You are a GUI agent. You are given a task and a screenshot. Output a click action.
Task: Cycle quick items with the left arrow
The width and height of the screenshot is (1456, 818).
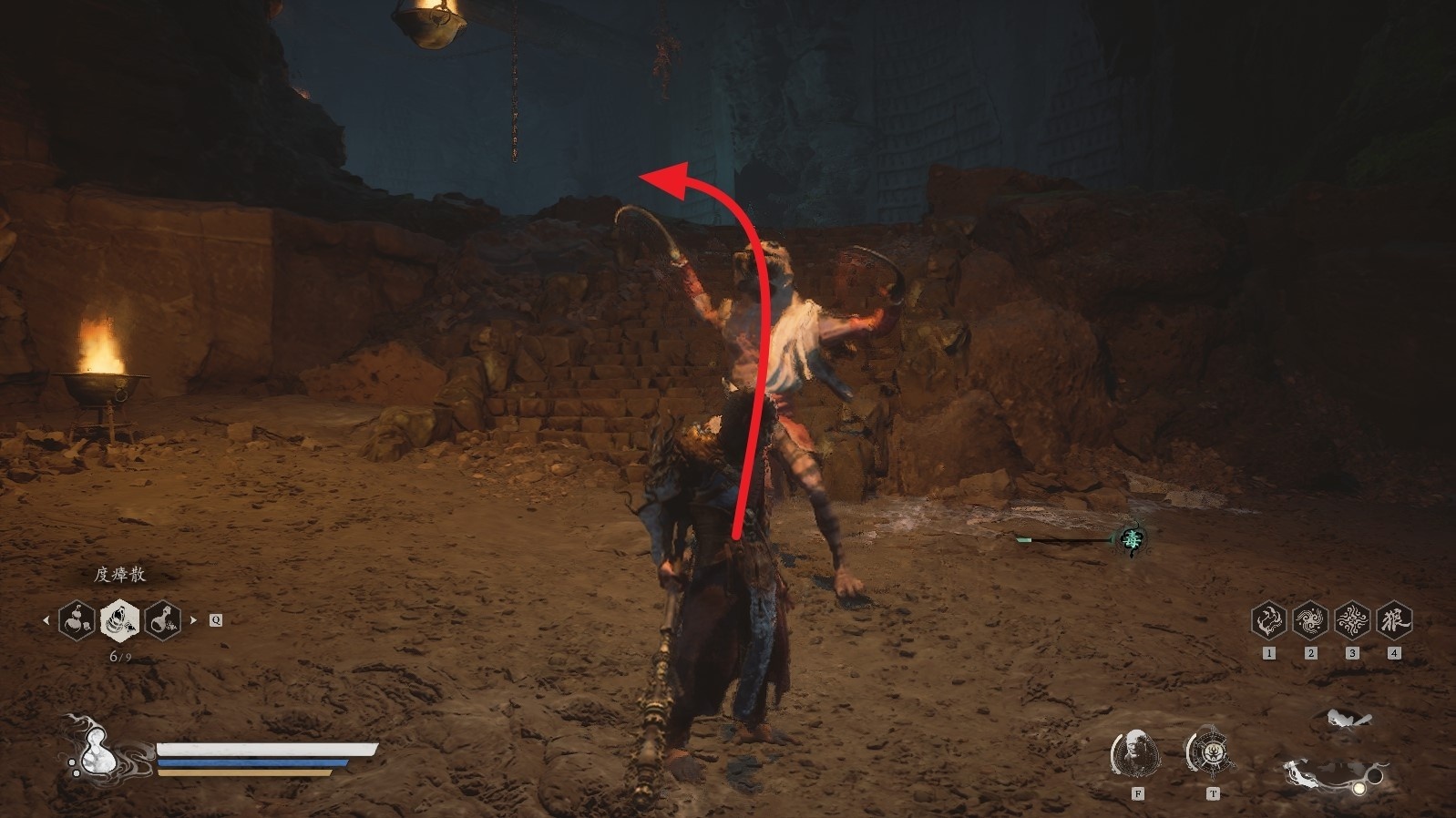click(x=46, y=620)
